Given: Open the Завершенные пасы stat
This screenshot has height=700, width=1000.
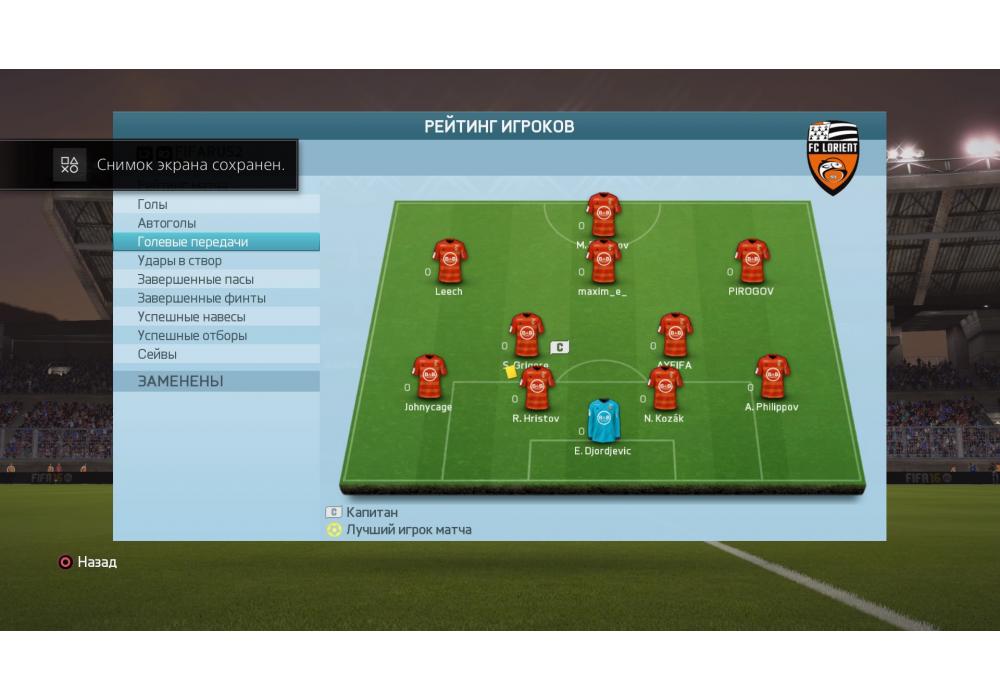Looking at the screenshot, I should click(x=216, y=279).
